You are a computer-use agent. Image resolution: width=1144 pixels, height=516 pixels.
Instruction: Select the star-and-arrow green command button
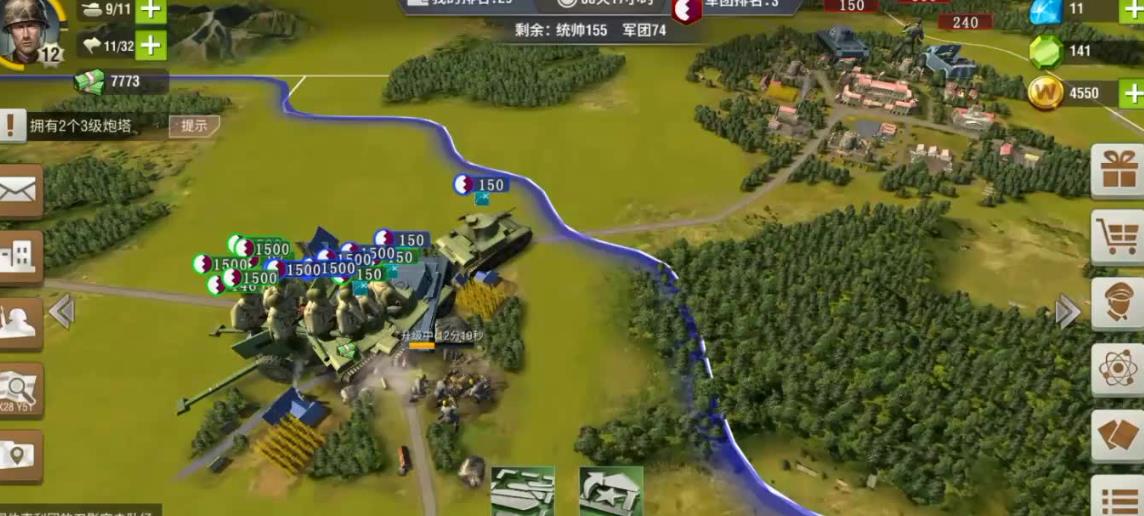(x=611, y=491)
